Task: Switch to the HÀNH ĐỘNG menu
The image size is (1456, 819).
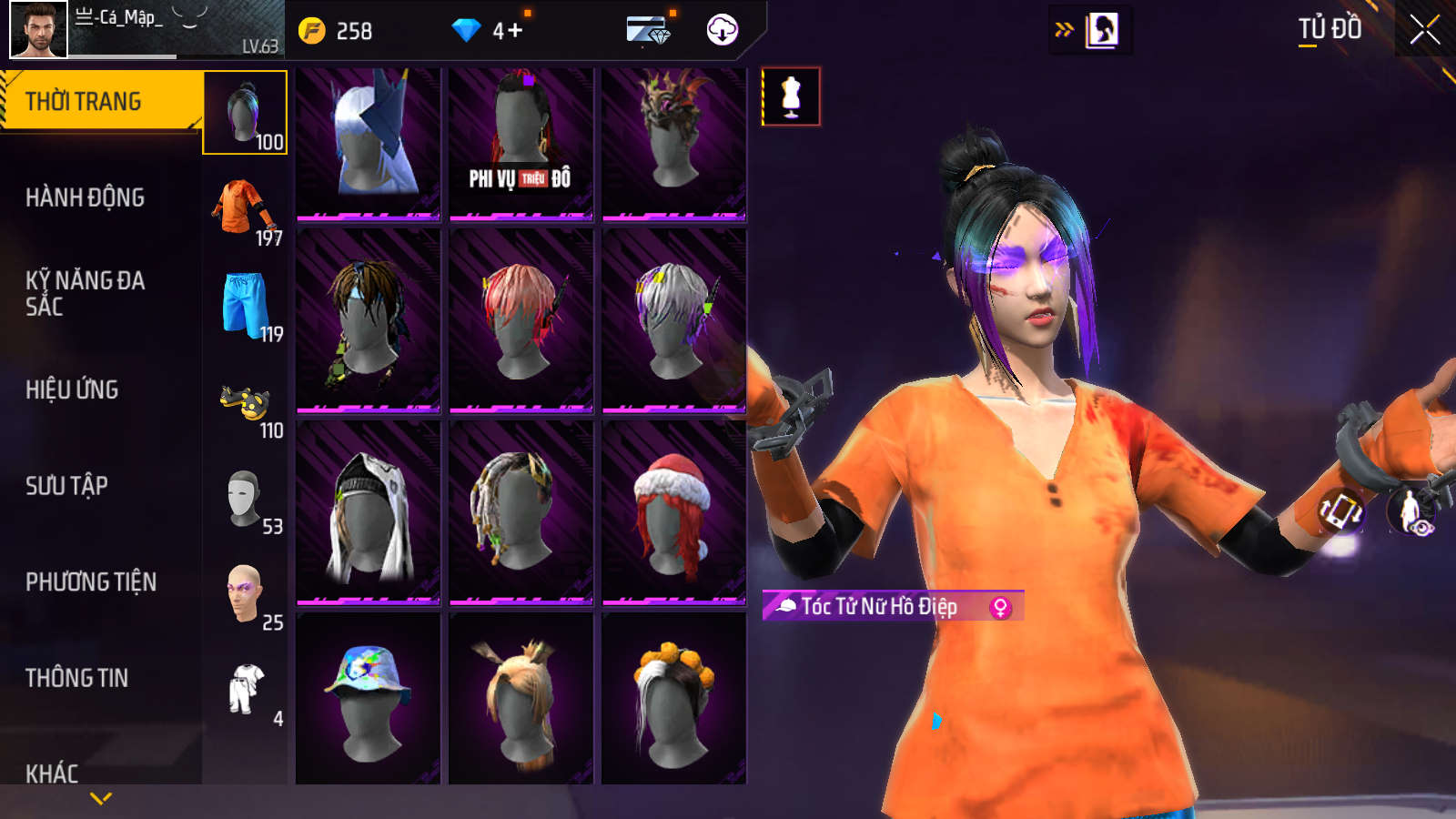Action: point(85,197)
